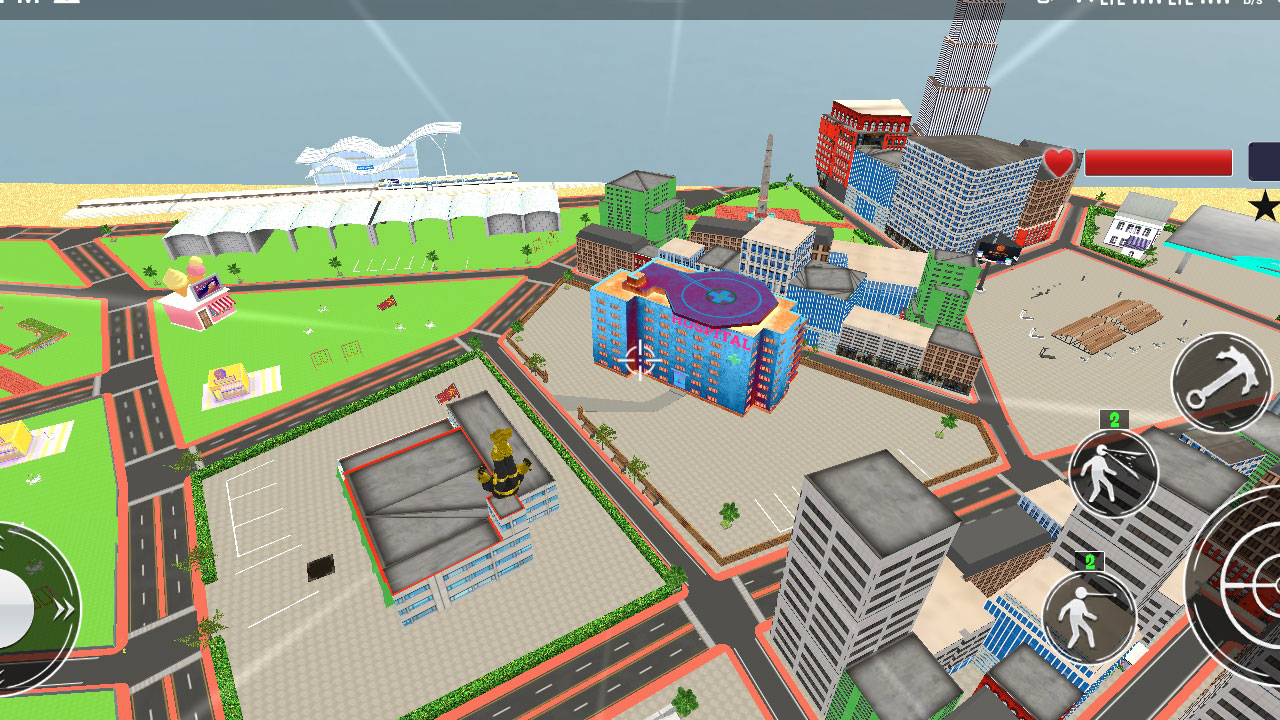Tap the green 2 counter on the rope-swing ability
This screenshot has width=1280, height=720.
[1086, 562]
